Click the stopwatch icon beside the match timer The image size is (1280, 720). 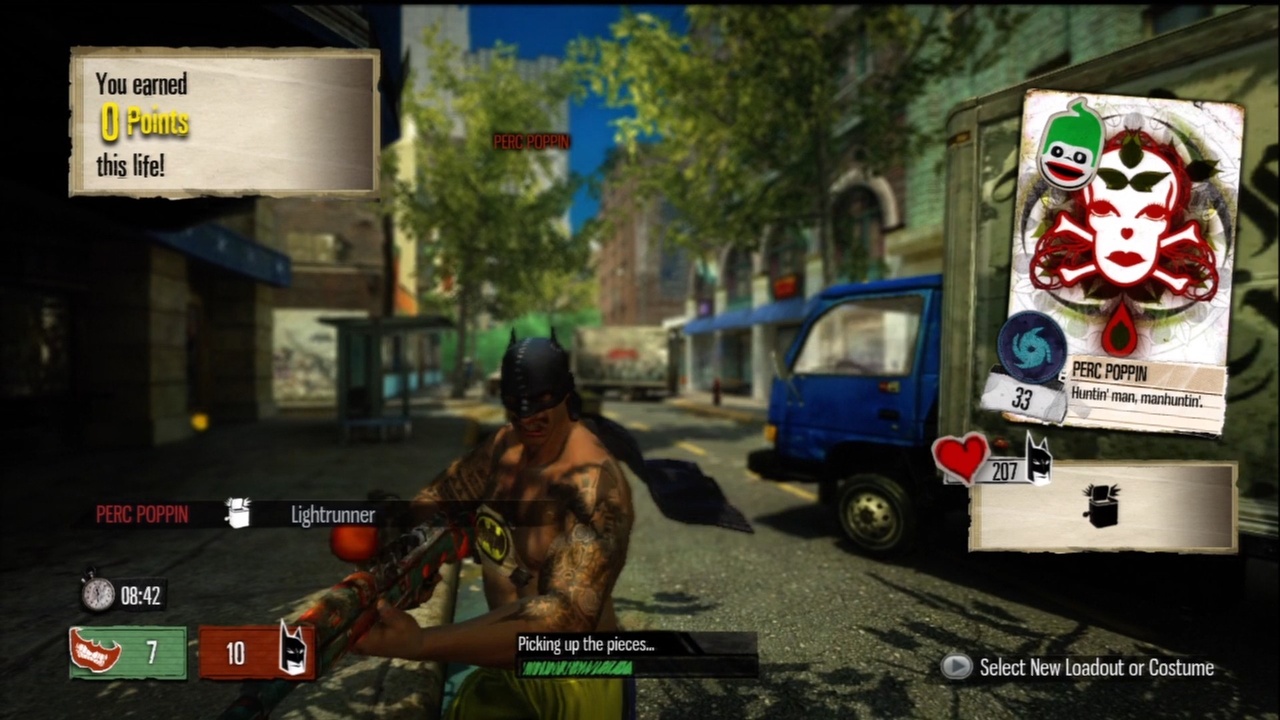[97, 595]
